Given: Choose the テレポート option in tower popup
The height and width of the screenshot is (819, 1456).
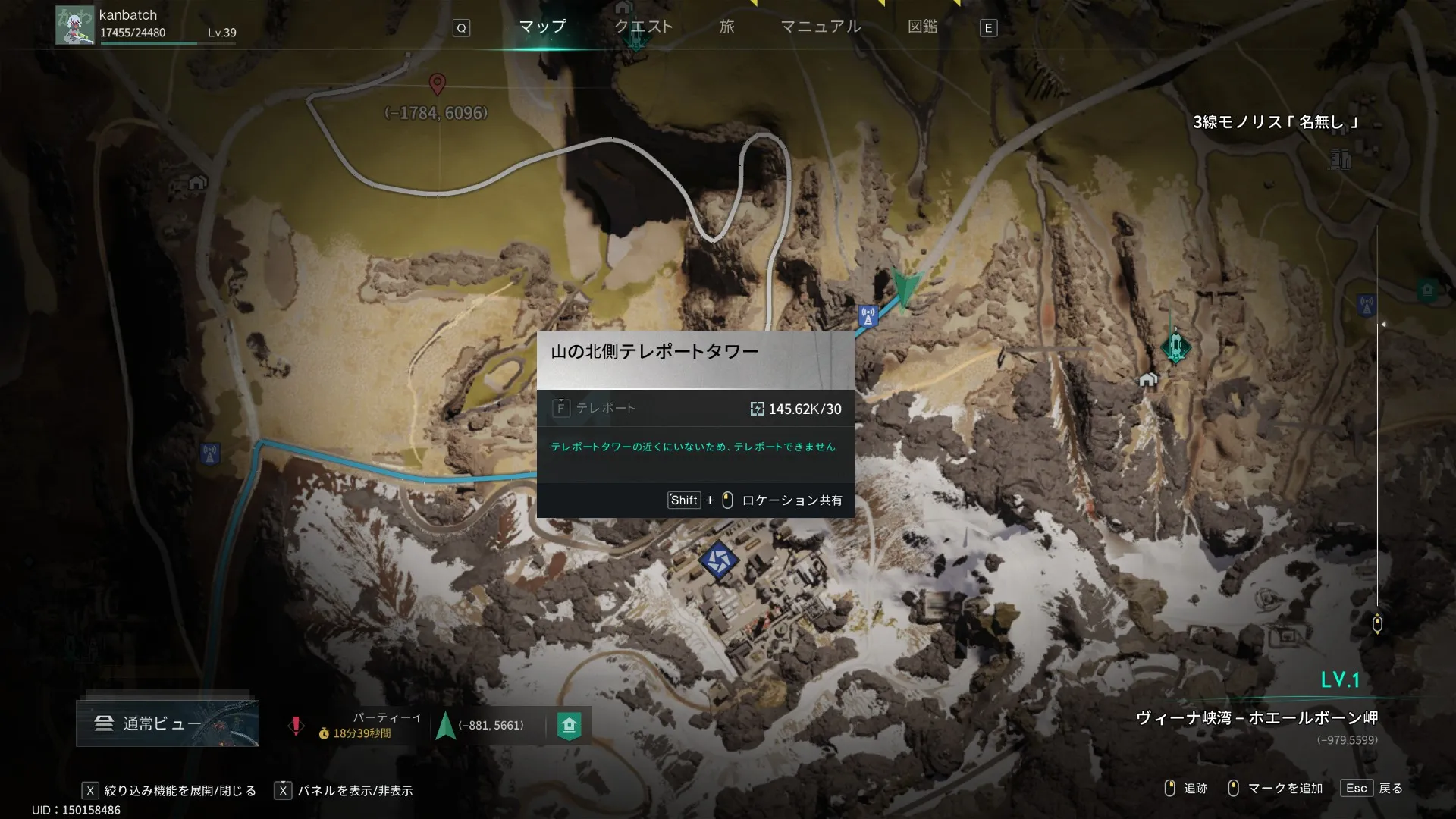Looking at the screenshot, I should pyautogui.click(x=605, y=409).
